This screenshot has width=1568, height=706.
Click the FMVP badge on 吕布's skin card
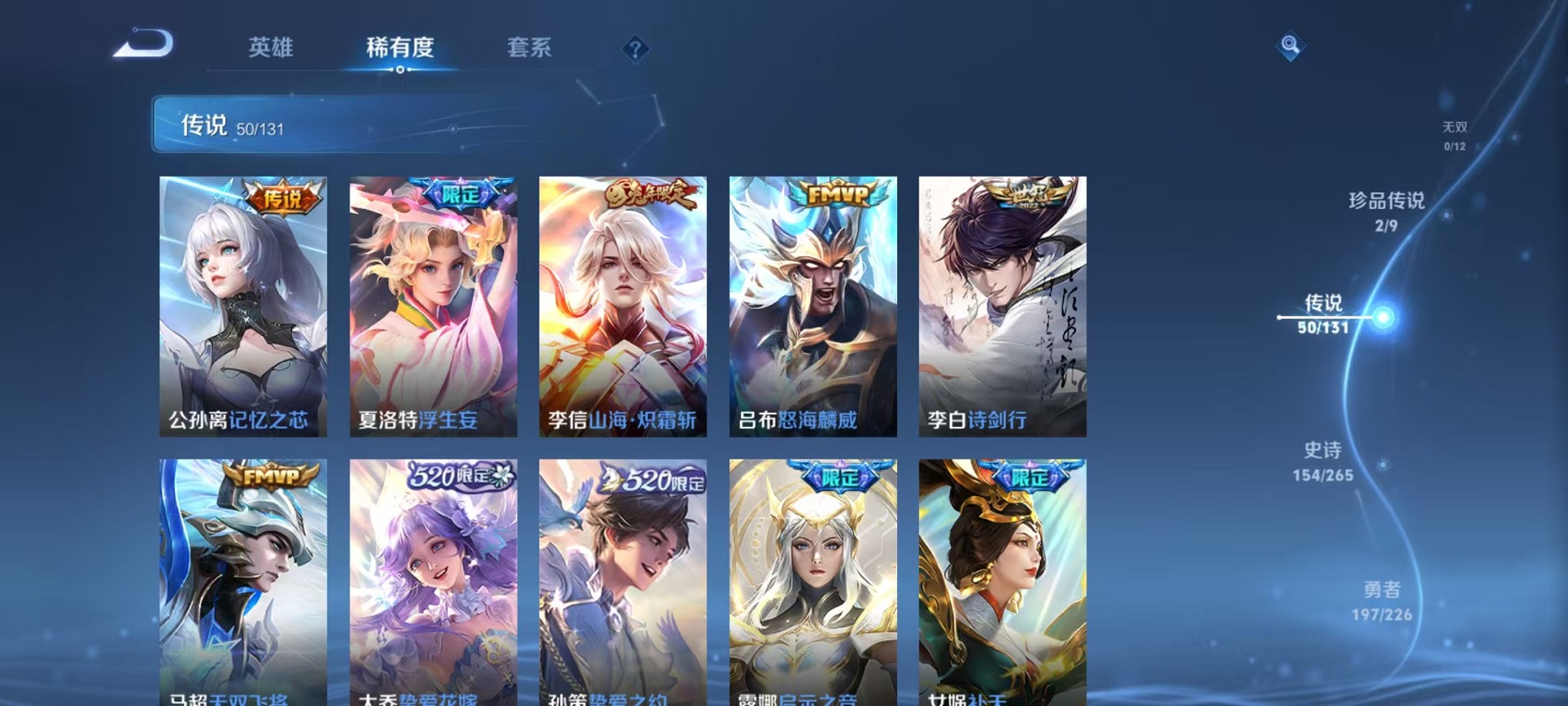click(x=838, y=193)
